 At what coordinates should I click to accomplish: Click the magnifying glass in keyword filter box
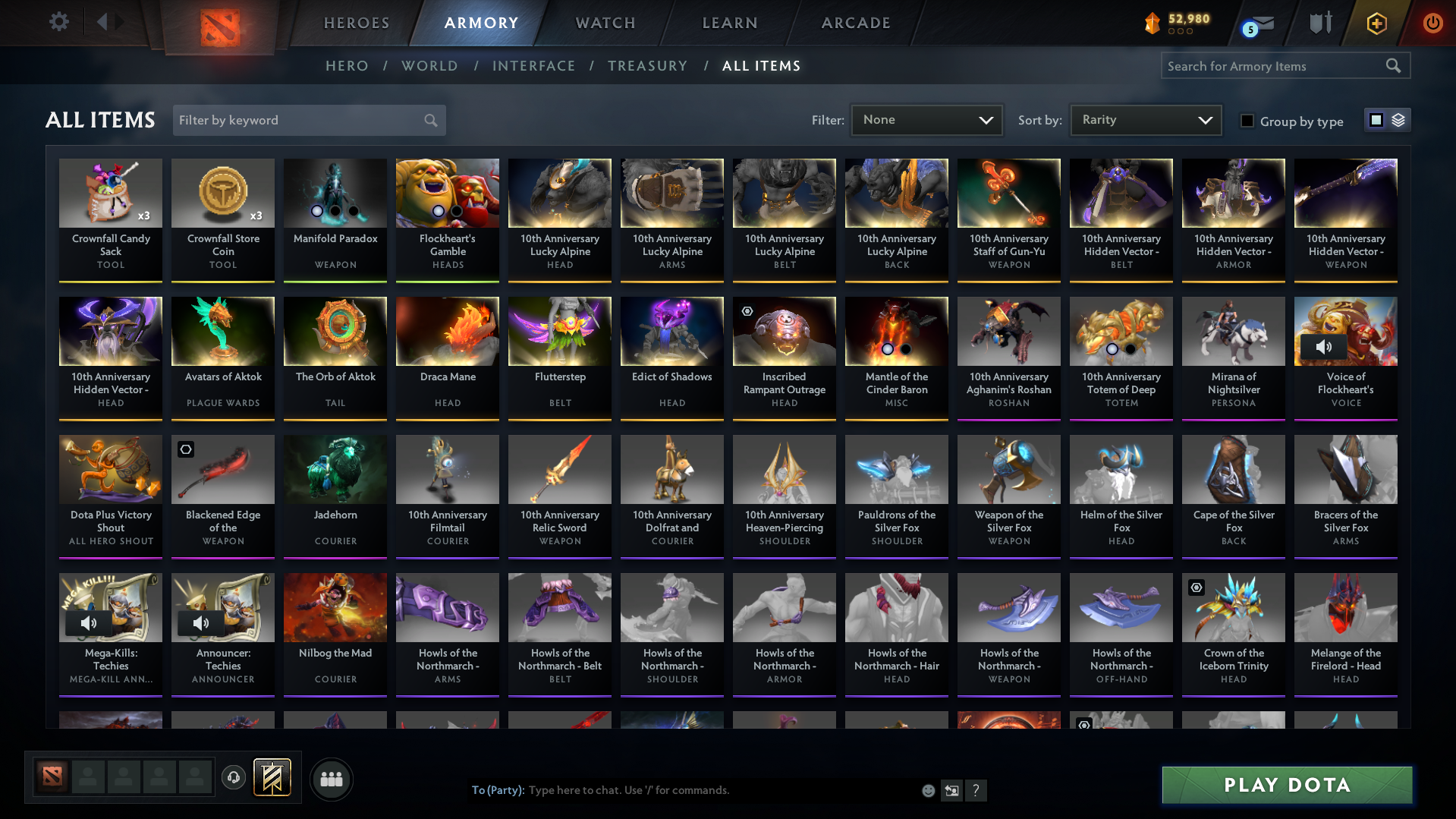[x=429, y=120]
